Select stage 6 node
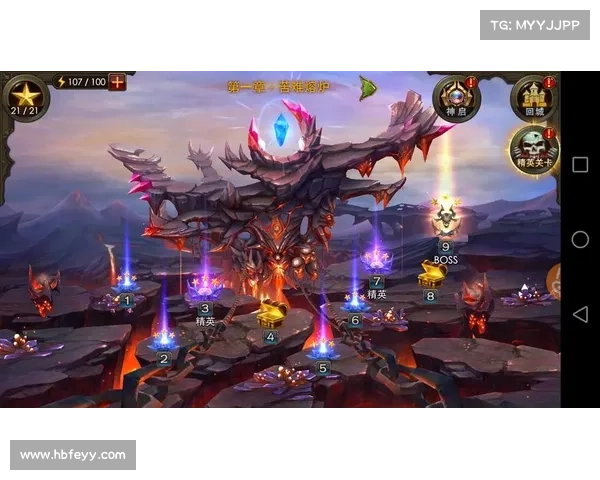Screen dimensions: 600x480 (355, 301)
